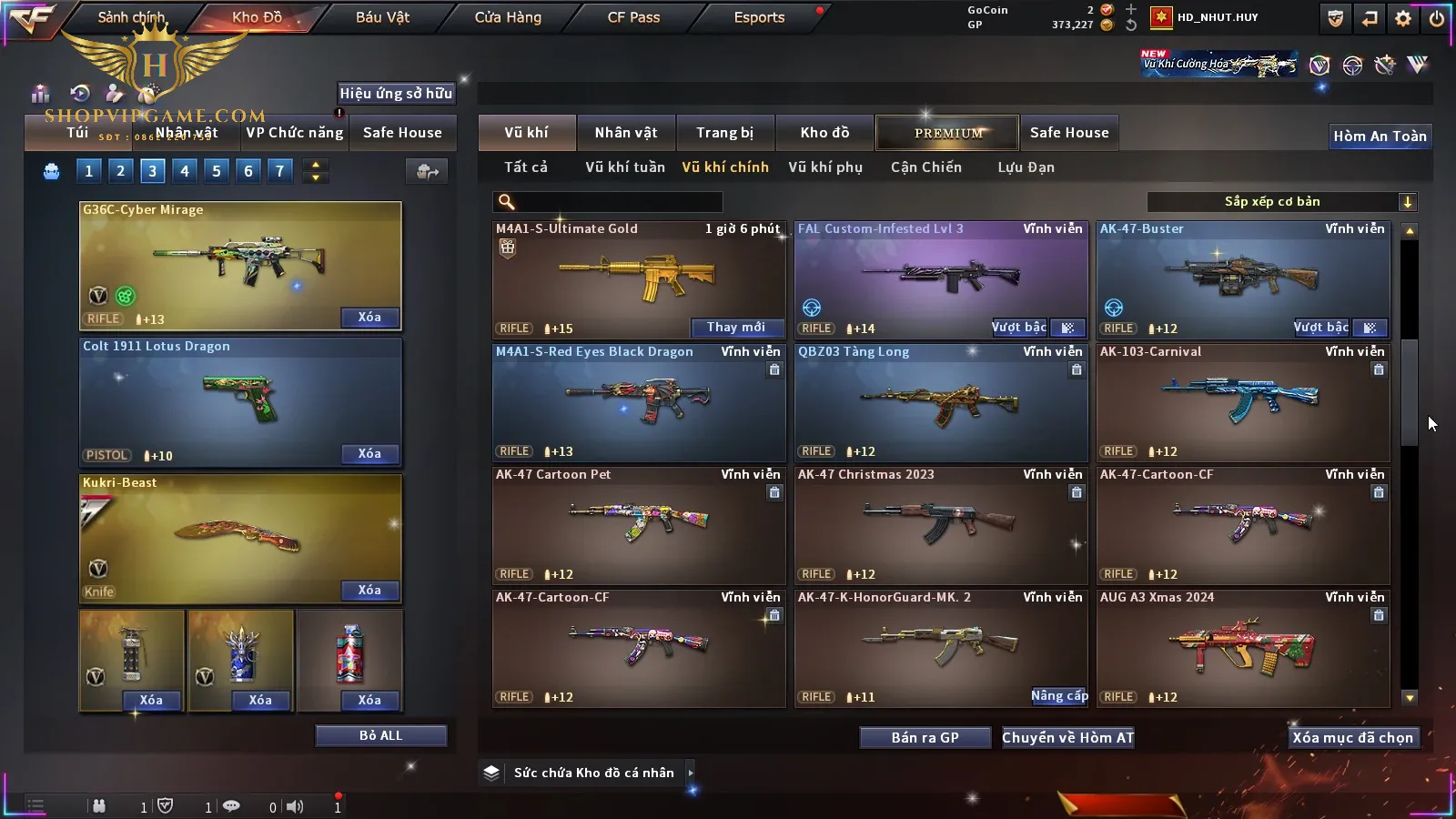Remove the G36C-Cyber Mirage with Xóa
Viewport: 1456px width, 819px height.
coord(369,318)
